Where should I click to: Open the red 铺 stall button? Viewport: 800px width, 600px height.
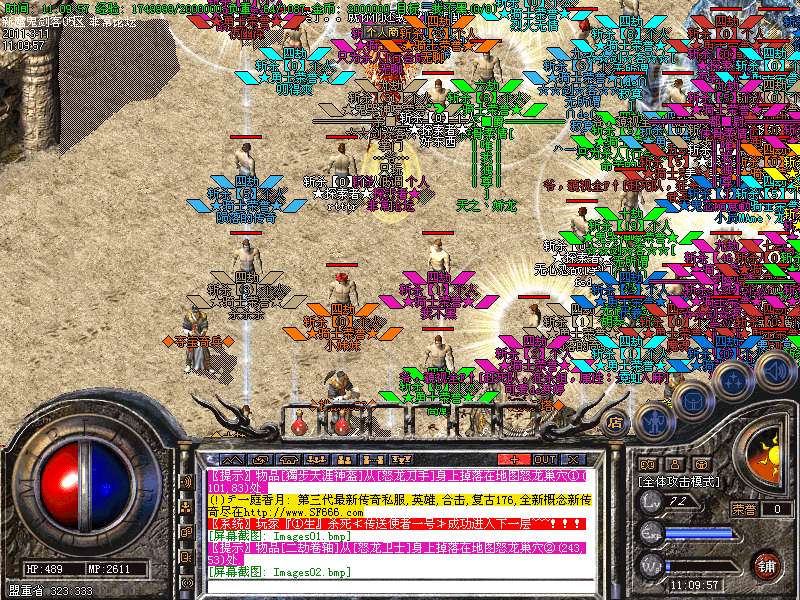pos(767,565)
